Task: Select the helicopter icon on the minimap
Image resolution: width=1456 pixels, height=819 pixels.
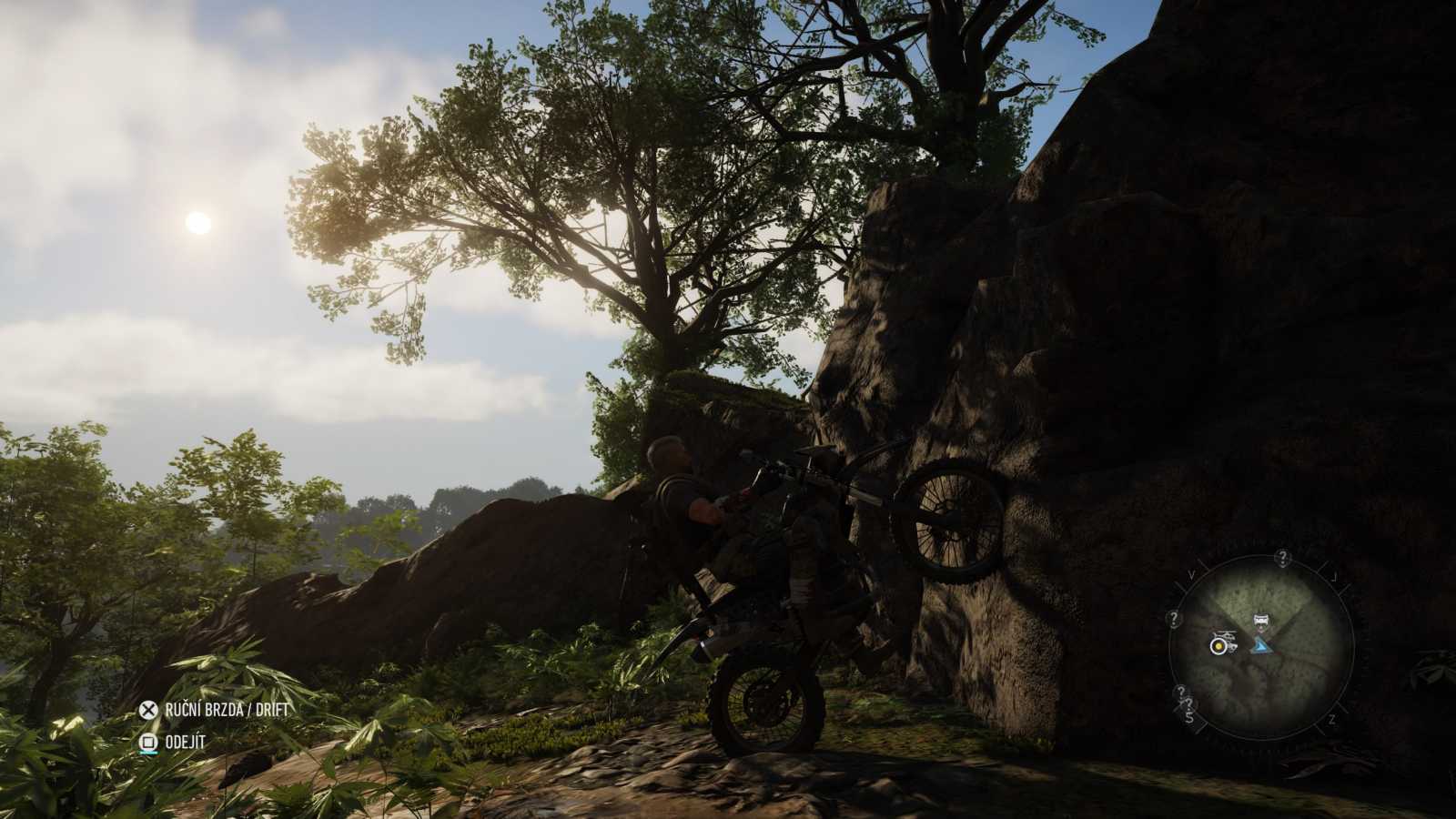Action: click(1225, 635)
